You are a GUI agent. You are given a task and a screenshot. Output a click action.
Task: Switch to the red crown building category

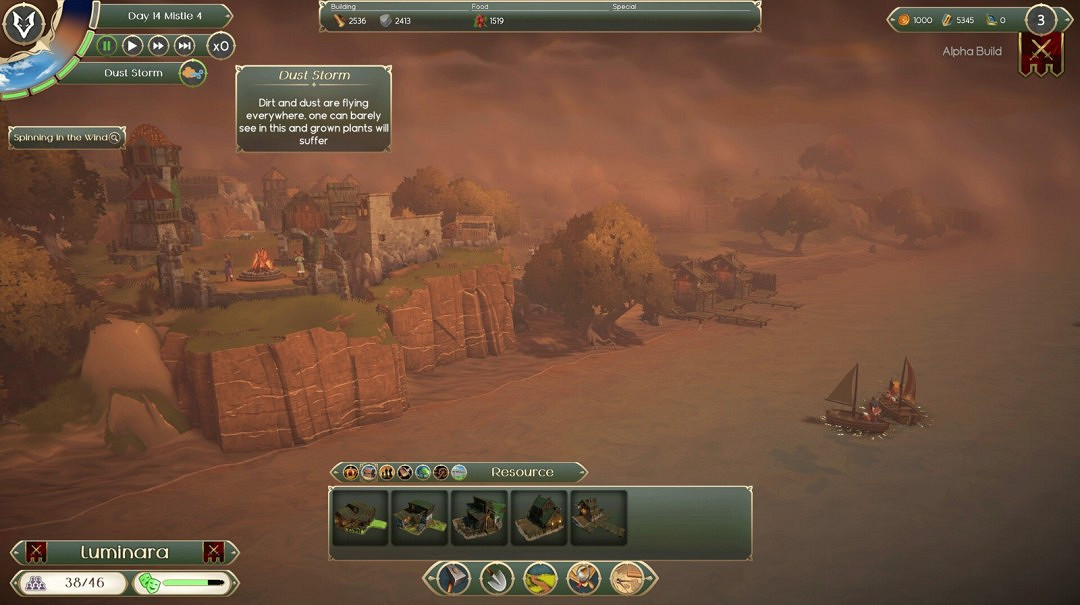(x=350, y=472)
